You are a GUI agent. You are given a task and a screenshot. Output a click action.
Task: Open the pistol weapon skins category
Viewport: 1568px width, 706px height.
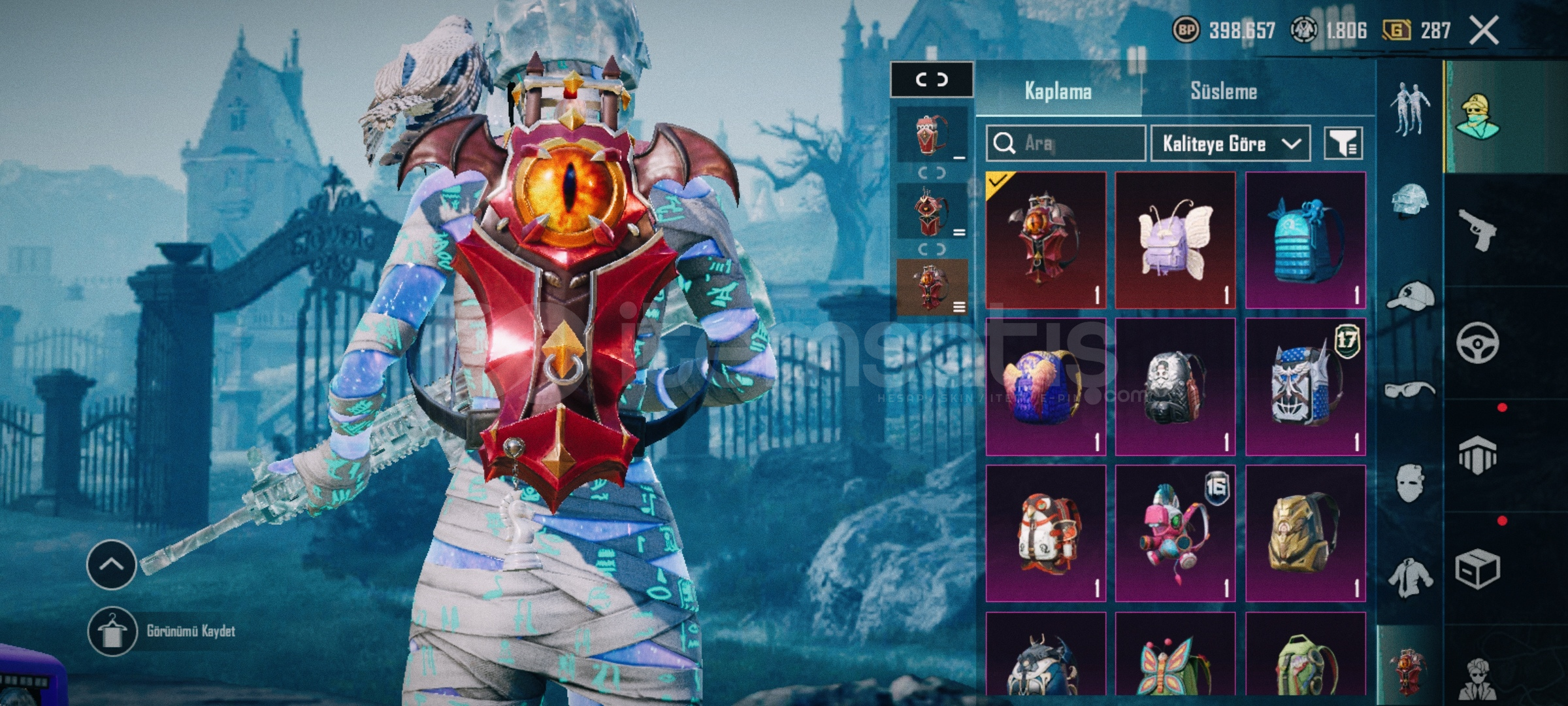coord(1478,229)
